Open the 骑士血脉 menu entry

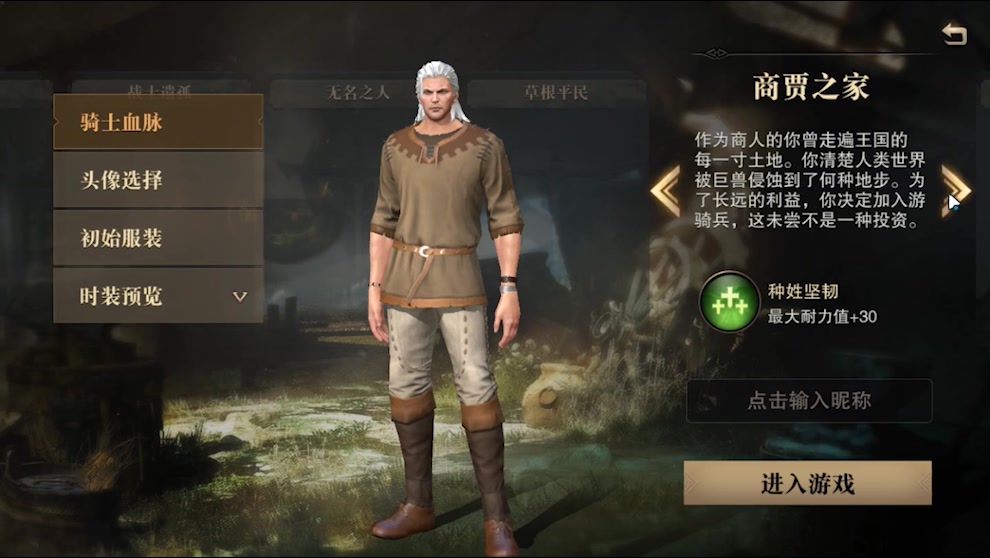click(x=158, y=123)
